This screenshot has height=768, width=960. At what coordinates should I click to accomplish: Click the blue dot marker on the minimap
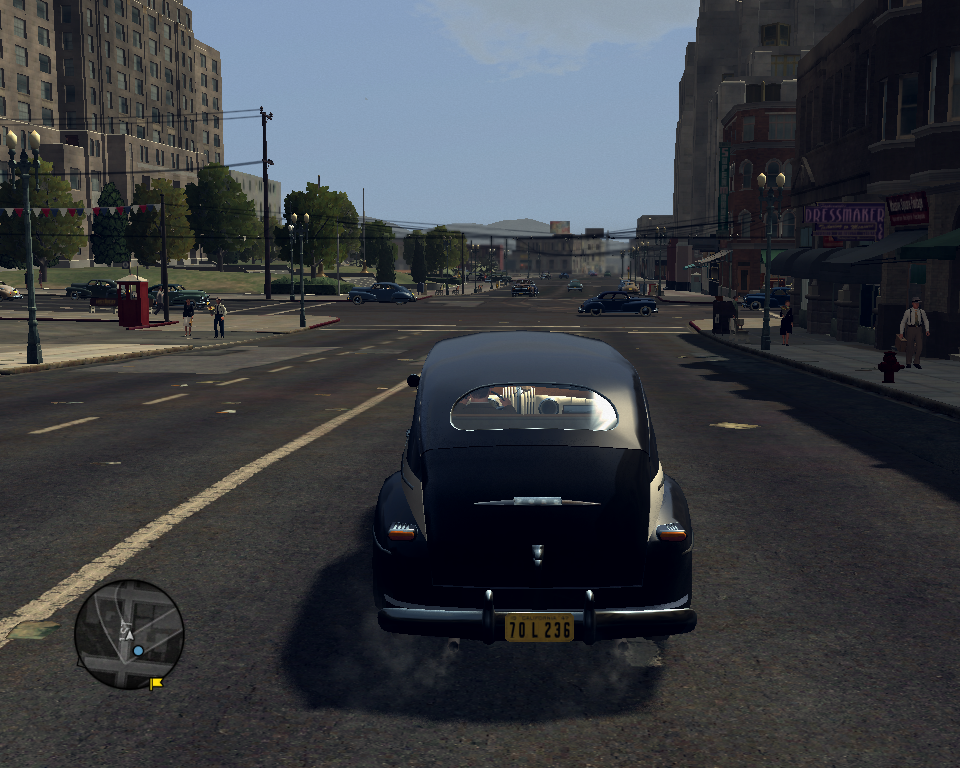pos(138,650)
